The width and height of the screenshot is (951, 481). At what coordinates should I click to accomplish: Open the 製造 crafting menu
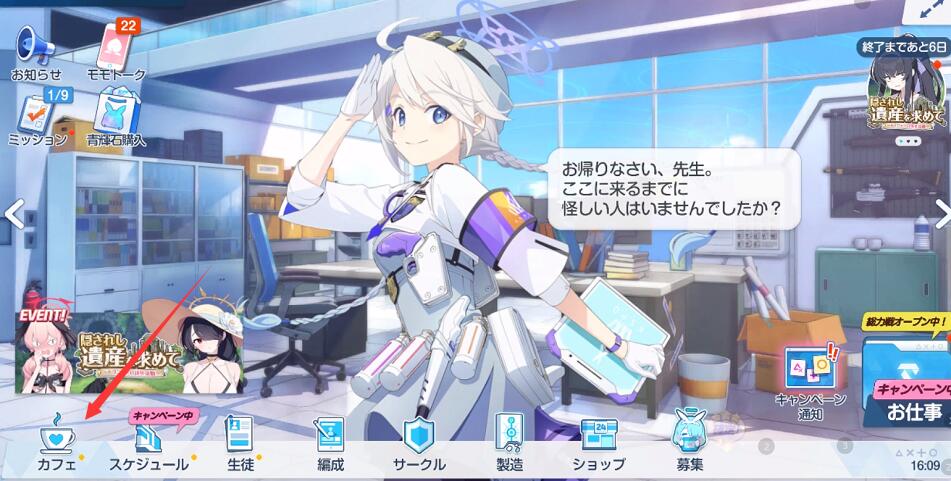pos(508,445)
